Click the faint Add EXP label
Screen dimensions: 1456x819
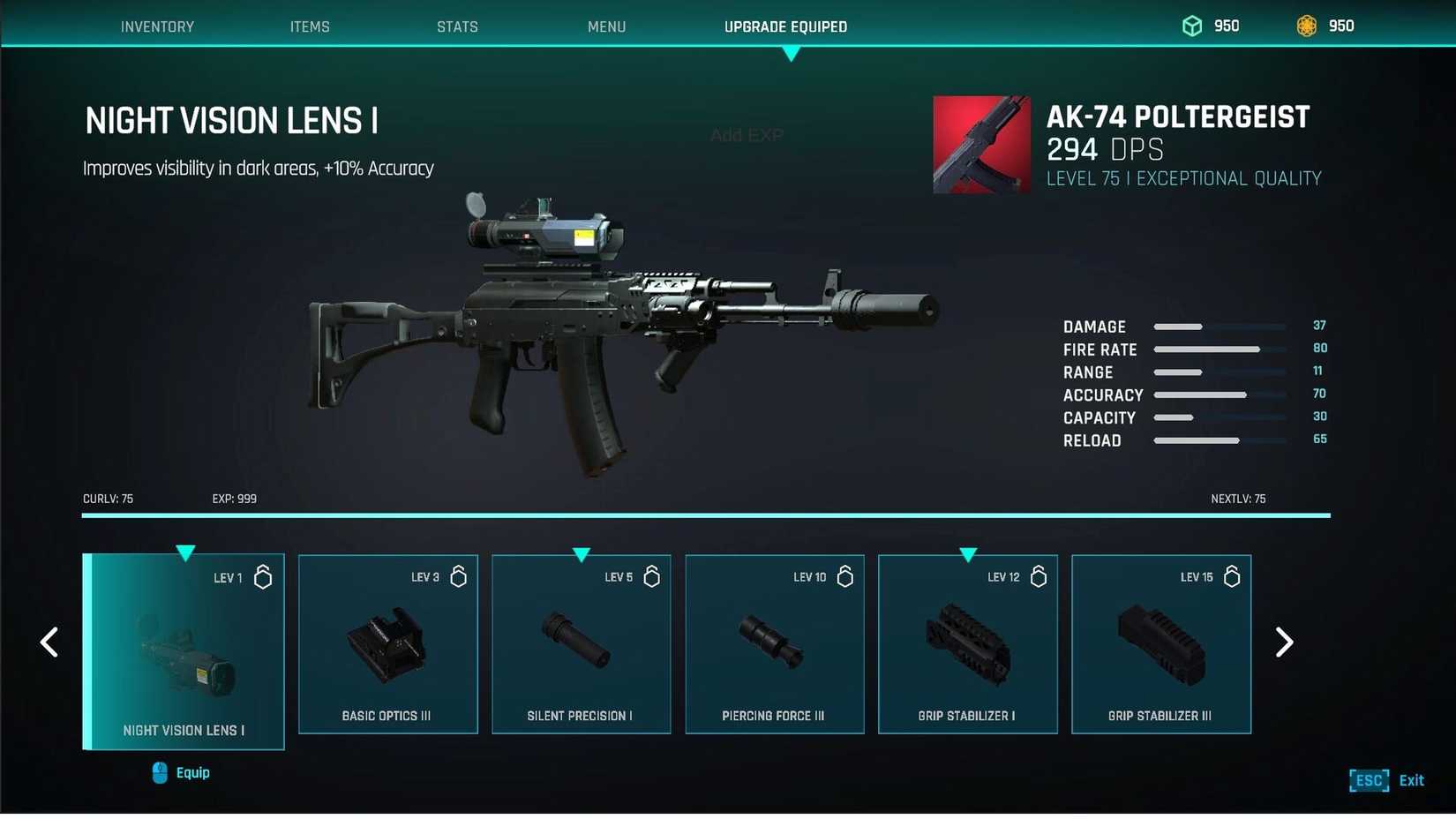[x=747, y=135]
